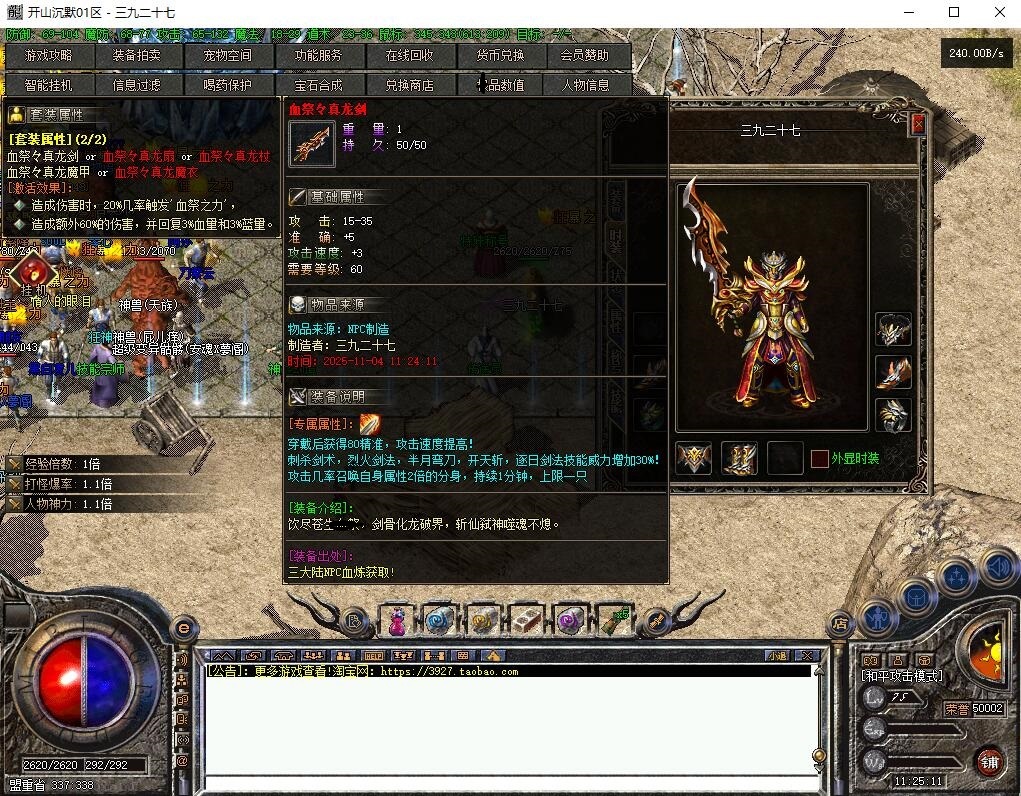Viewport: 1021px width, 796px height.
Task: Select the equipped boots slot
Action: click(x=739, y=458)
